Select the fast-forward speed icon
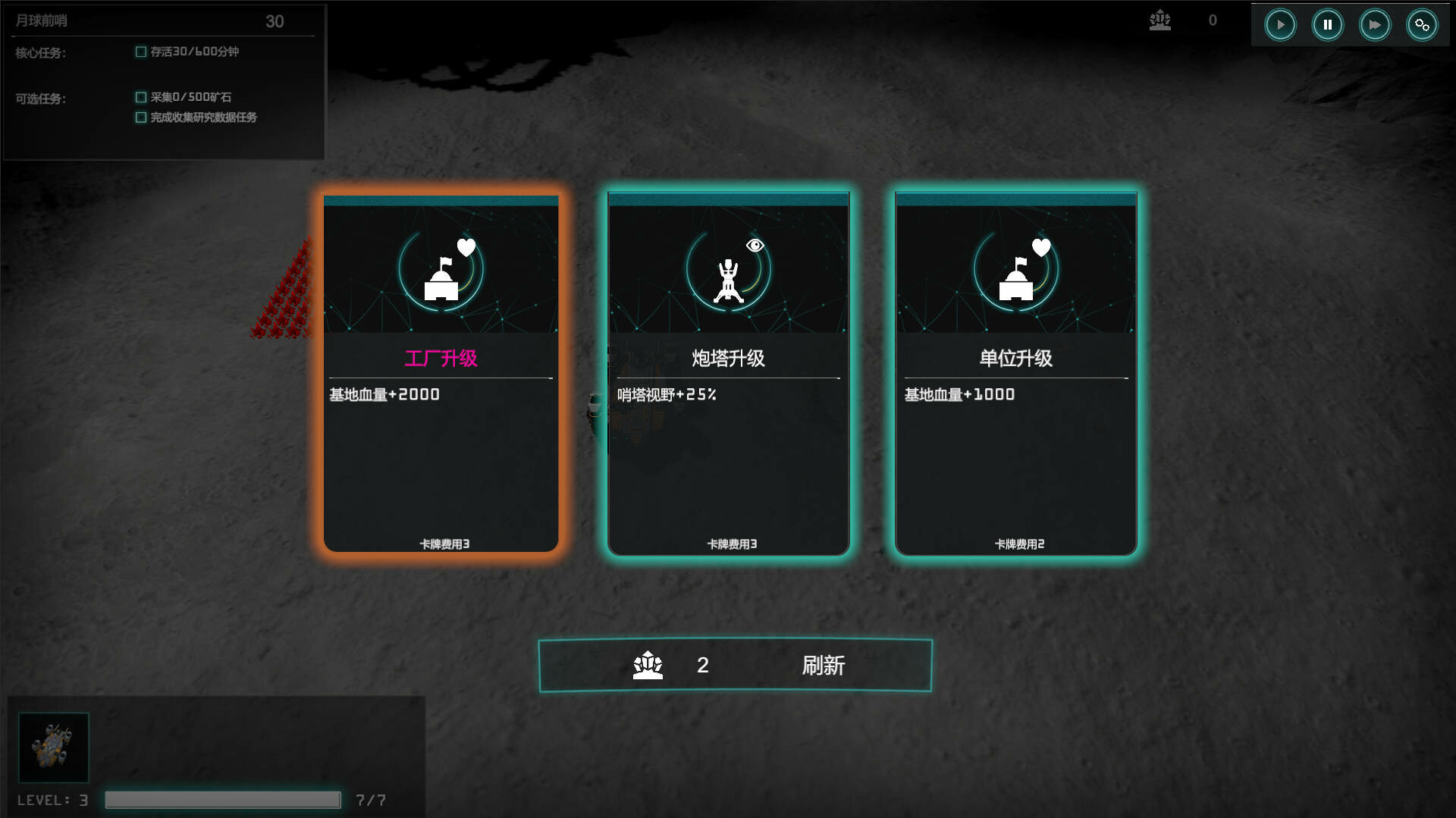 [x=1375, y=24]
